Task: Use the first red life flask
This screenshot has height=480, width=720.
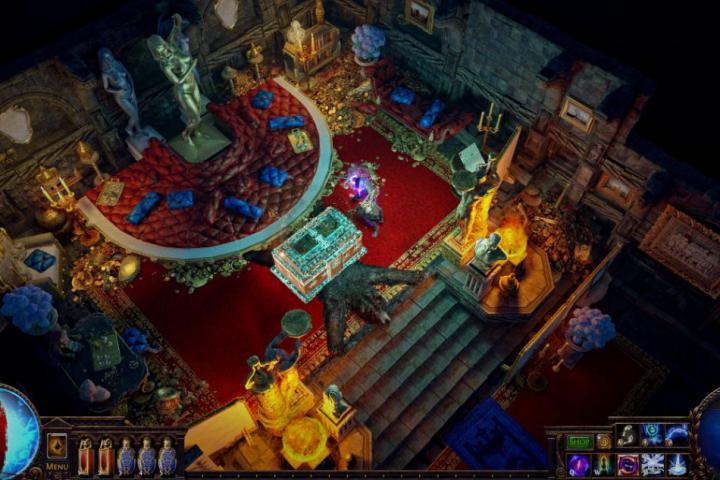Action: point(84,456)
